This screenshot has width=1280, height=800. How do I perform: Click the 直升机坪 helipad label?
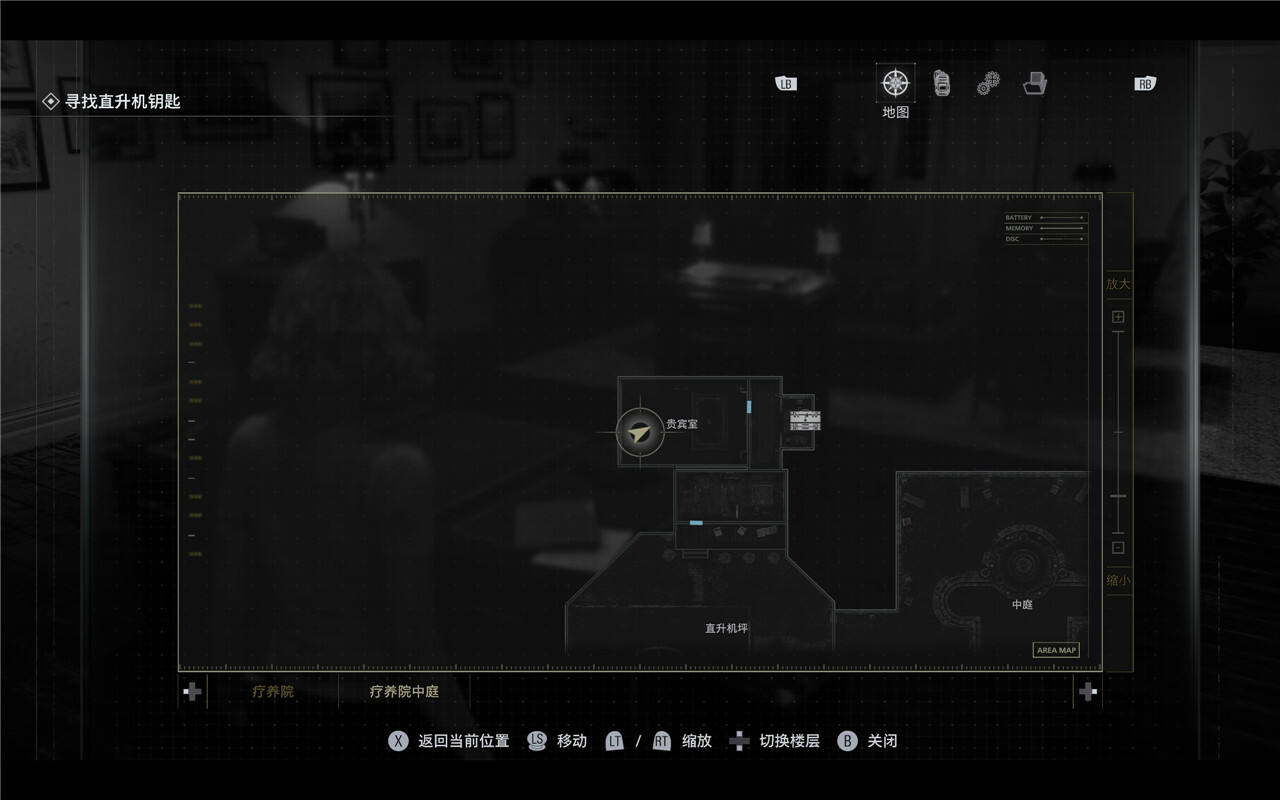pos(726,629)
